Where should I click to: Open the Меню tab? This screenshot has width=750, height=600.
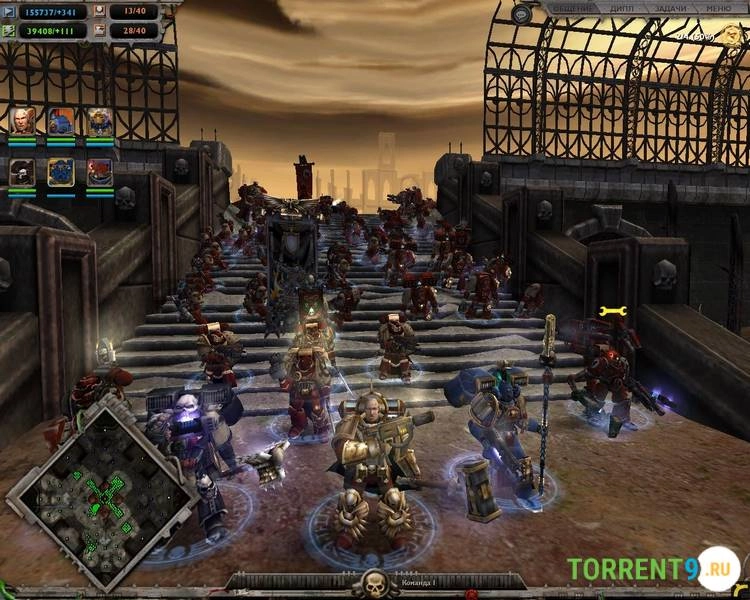pyautogui.click(x=718, y=9)
